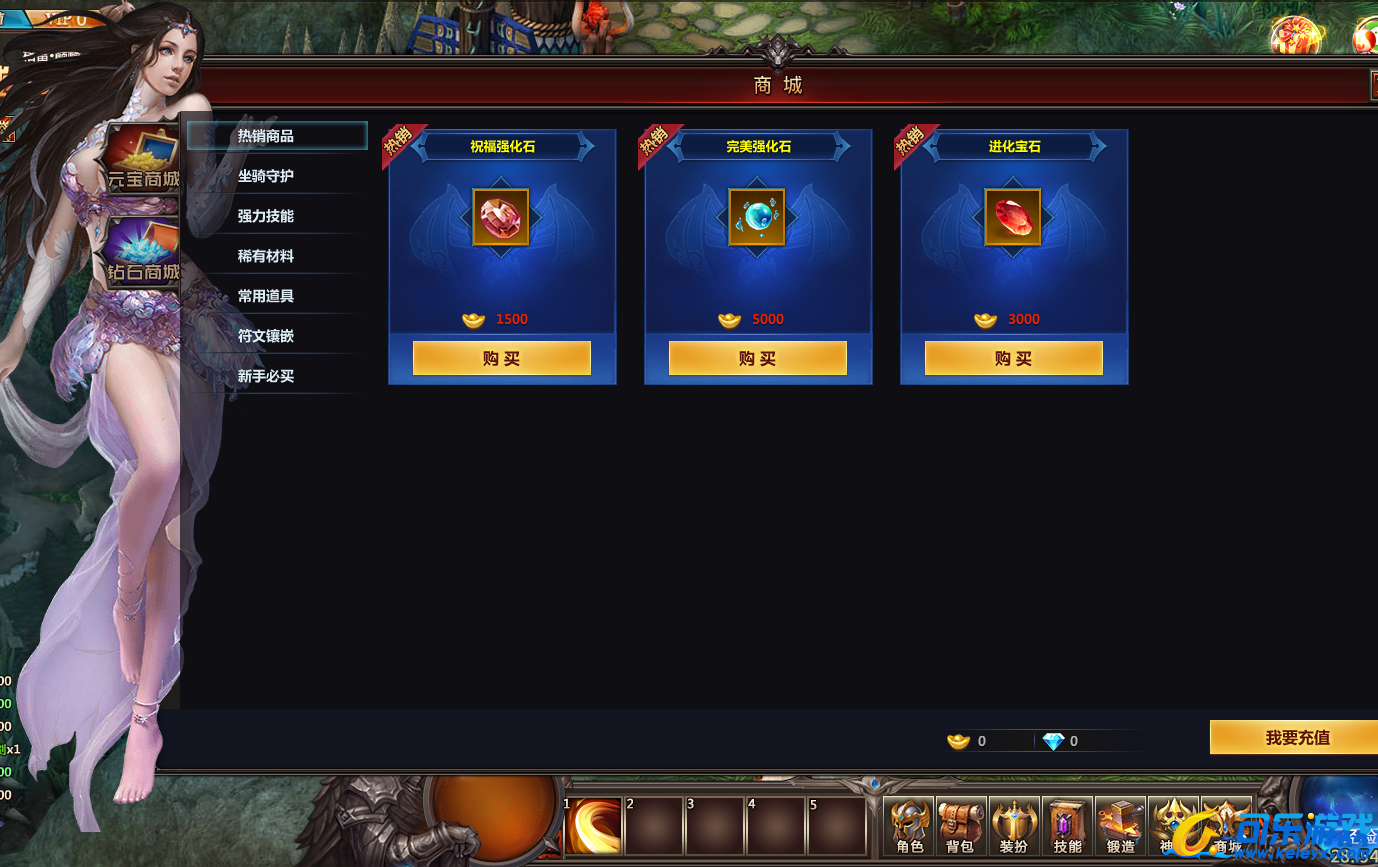The height and width of the screenshot is (867, 1378).
Task: Show the 稀有材料 category
Action: (x=266, y=256)
